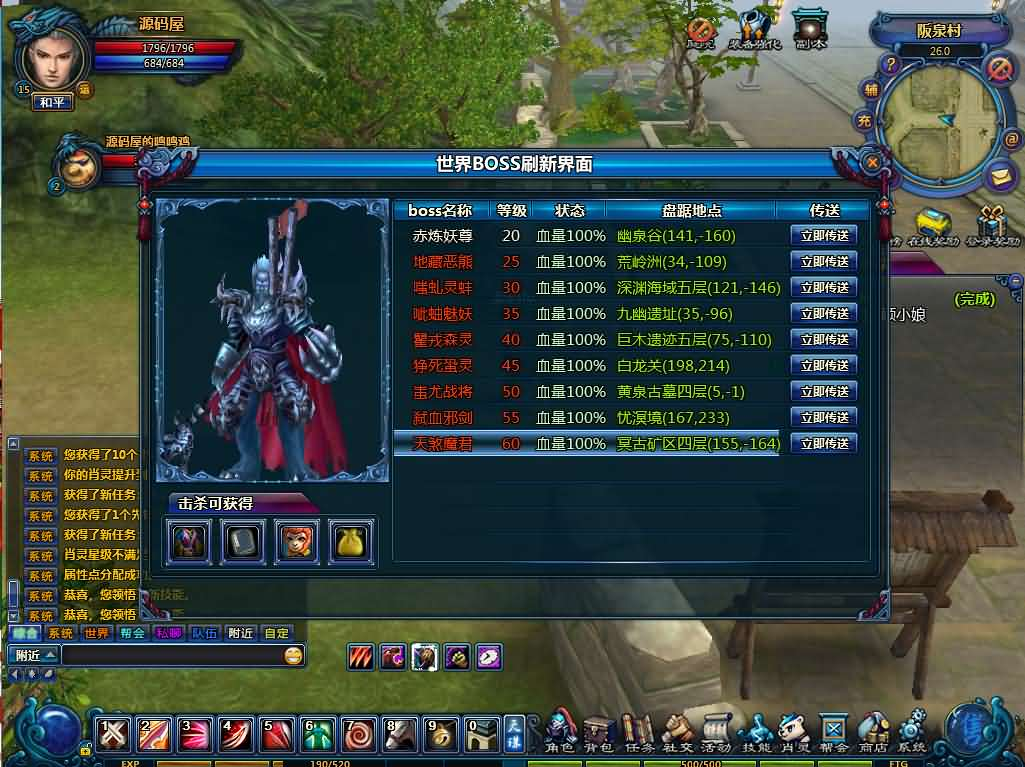Image resolution: width=1025 pixels, height=767 pixels.
Task: Open the 商店 shop
Action: click(x=873, y=733)
